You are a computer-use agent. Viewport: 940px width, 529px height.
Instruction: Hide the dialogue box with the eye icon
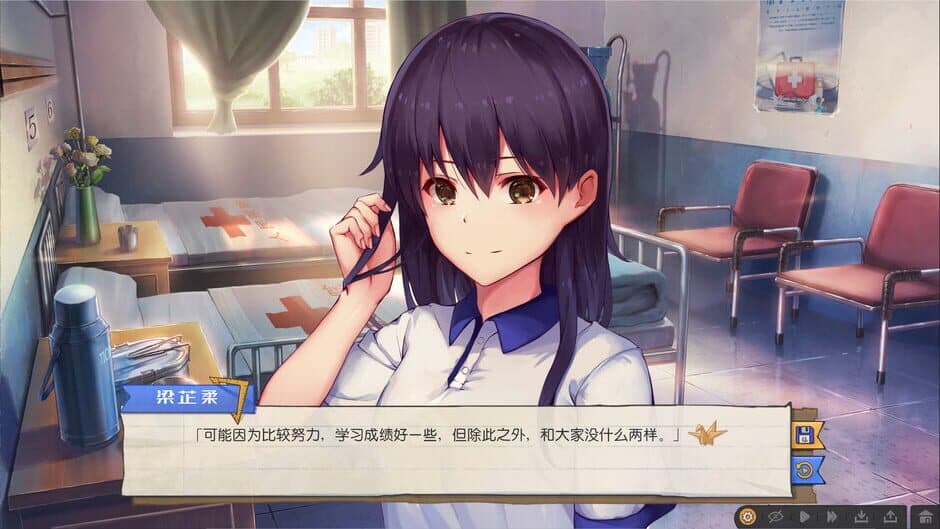[x=776, y=517]
